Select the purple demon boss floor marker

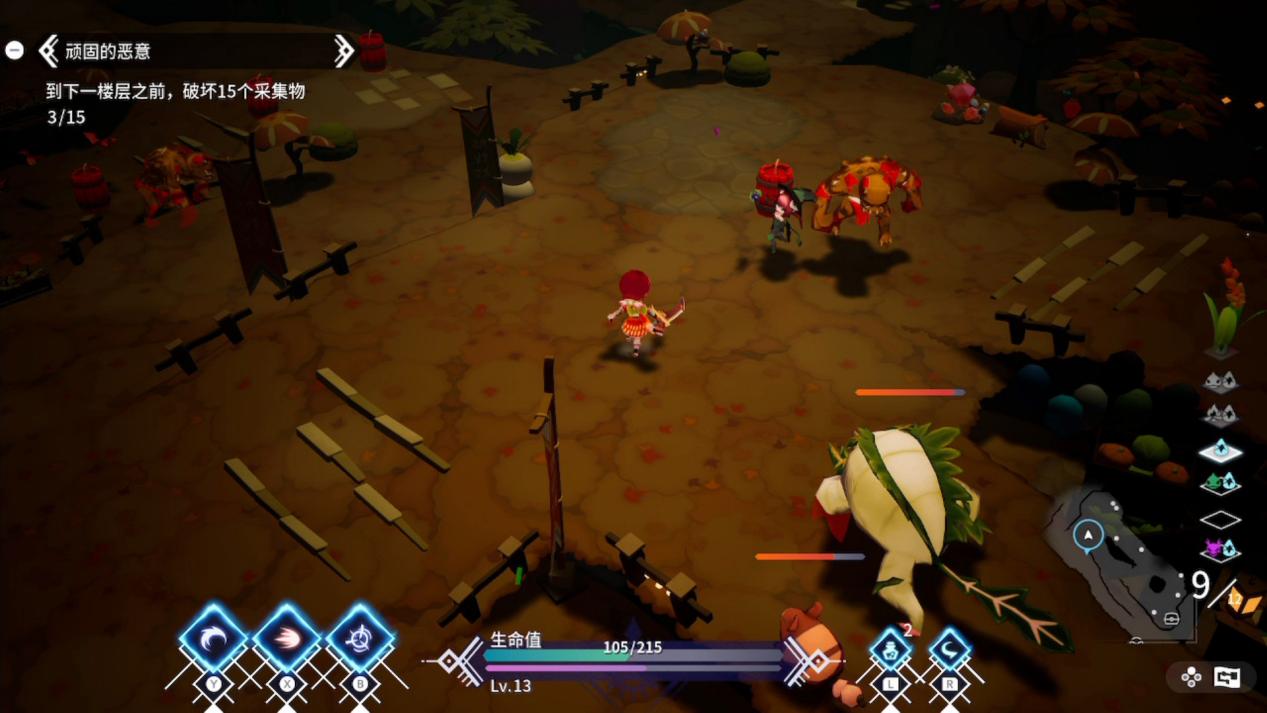click(1220, 549)
